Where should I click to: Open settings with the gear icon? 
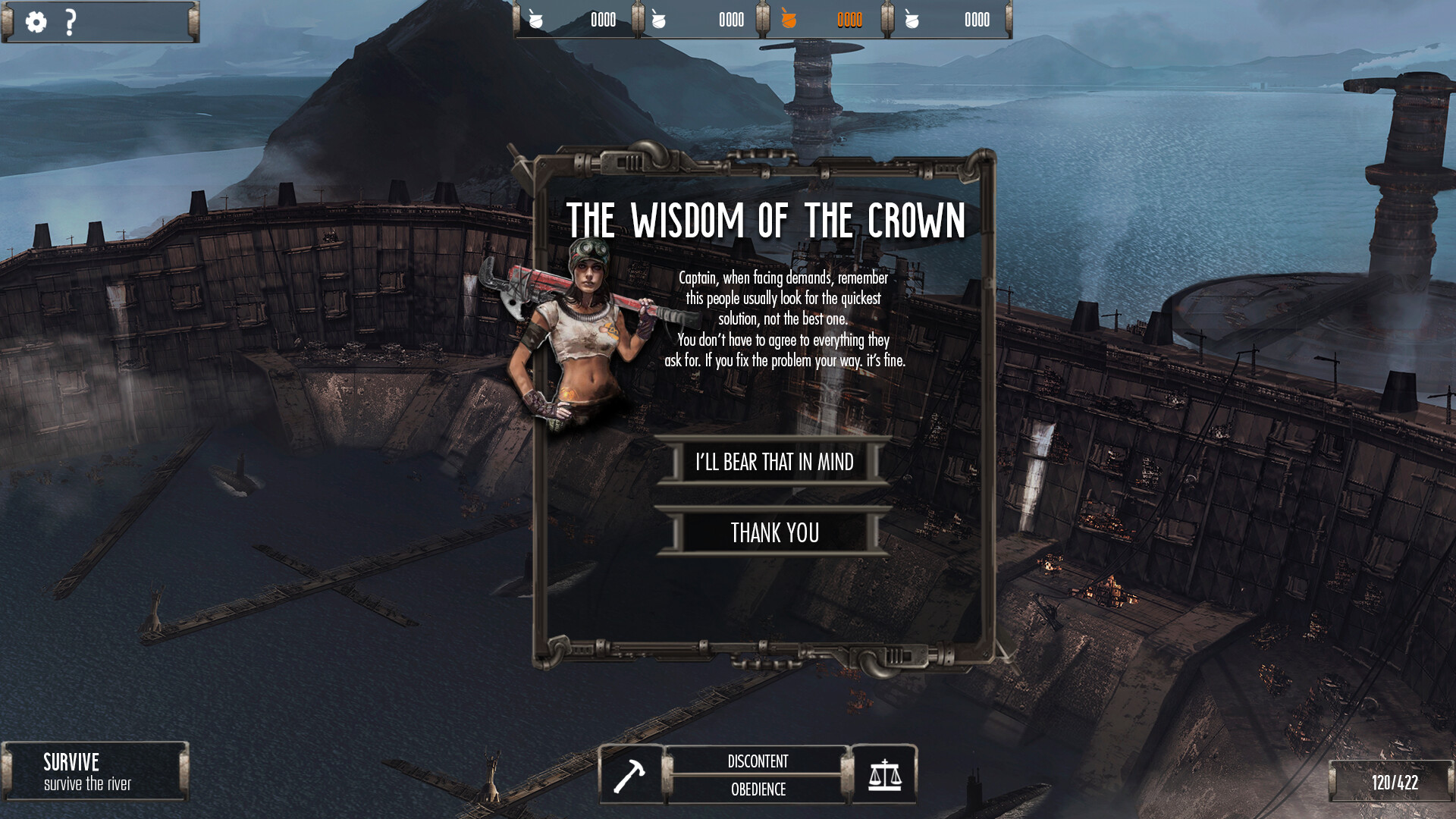coord(36,22)
